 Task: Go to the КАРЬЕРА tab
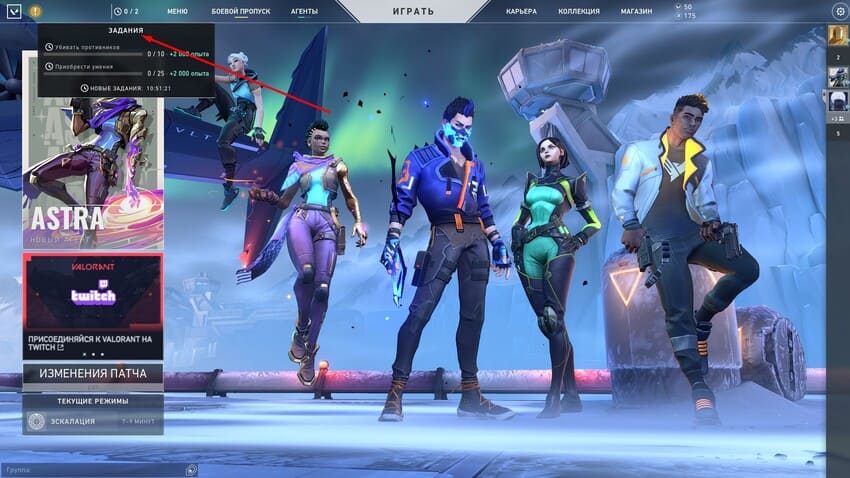(x=521, y=11)
